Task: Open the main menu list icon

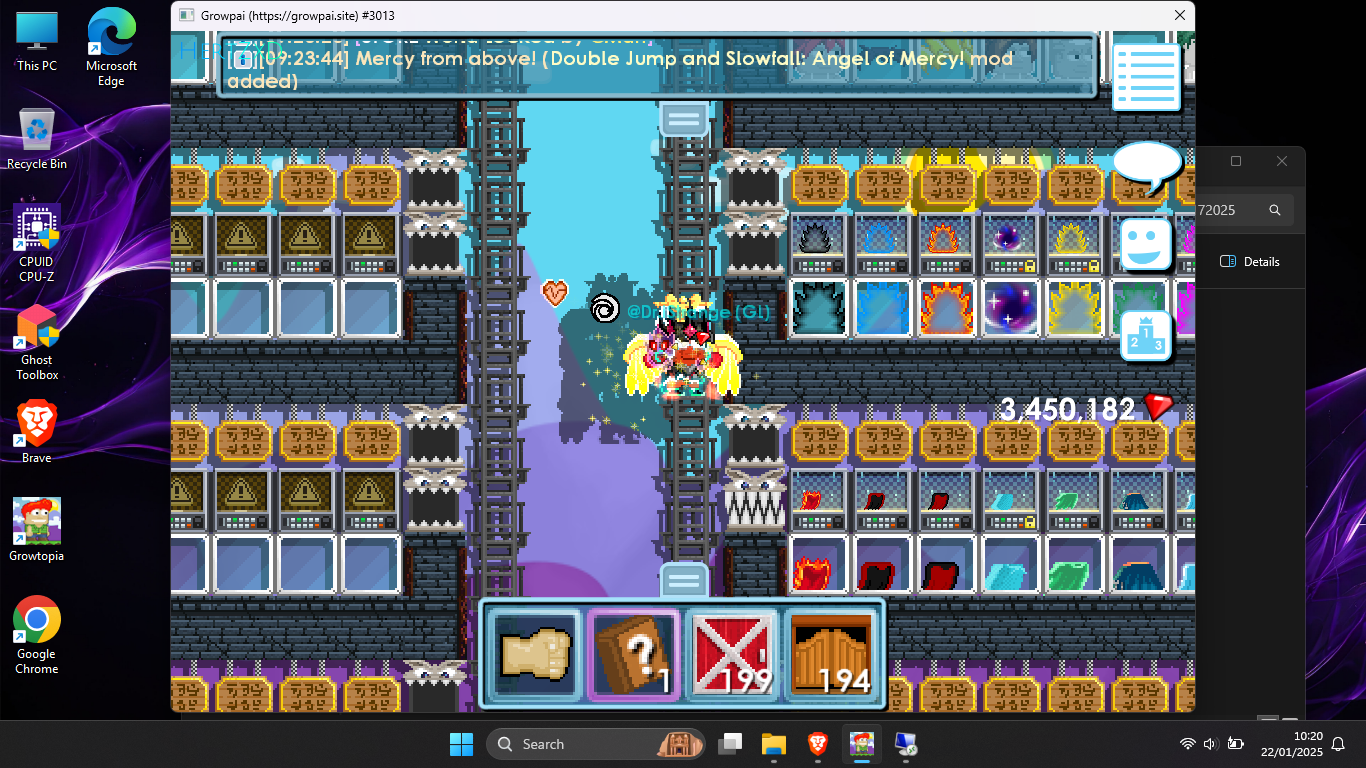Action: tap(1146, 77)
